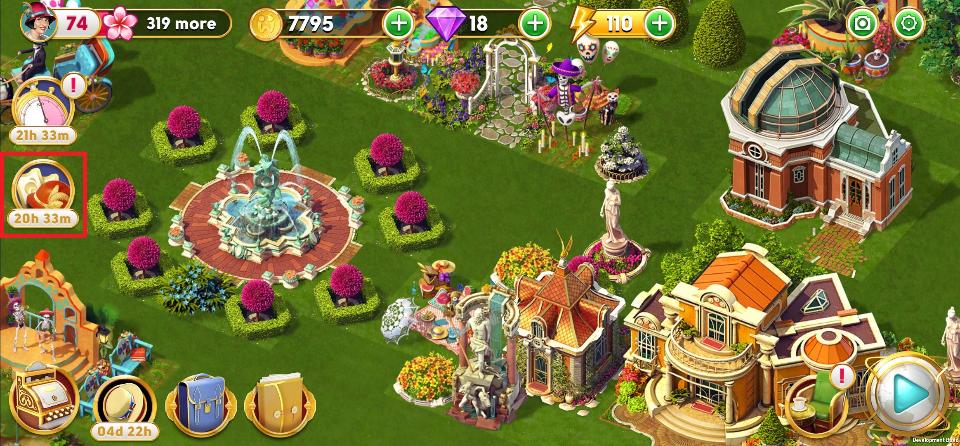The width and height of the screenshot is (960, 446).
Task: Open the theater masks event icon
Action: click(43, 190)
